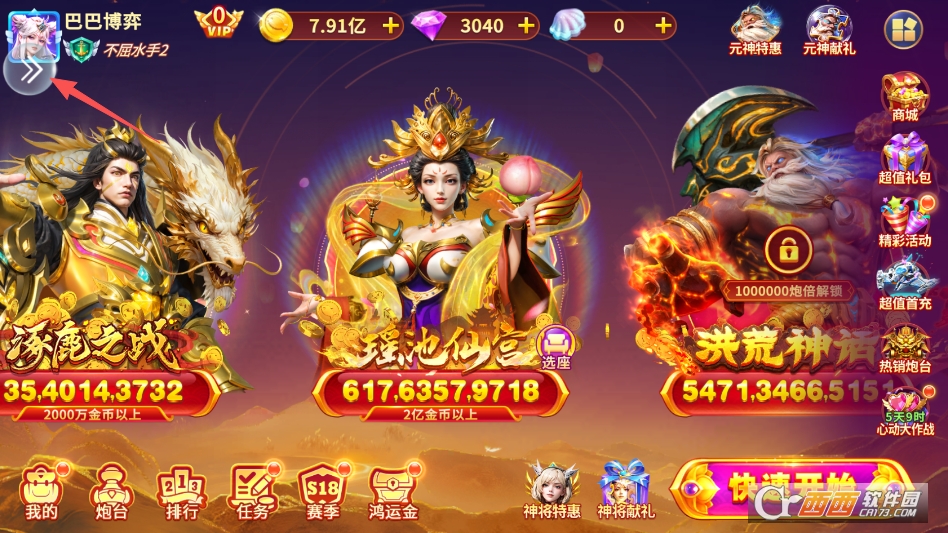Choose a seat with 选座 button
This screenshot has width=948, height=533.
pyautogui.click(x=555, y=346)
